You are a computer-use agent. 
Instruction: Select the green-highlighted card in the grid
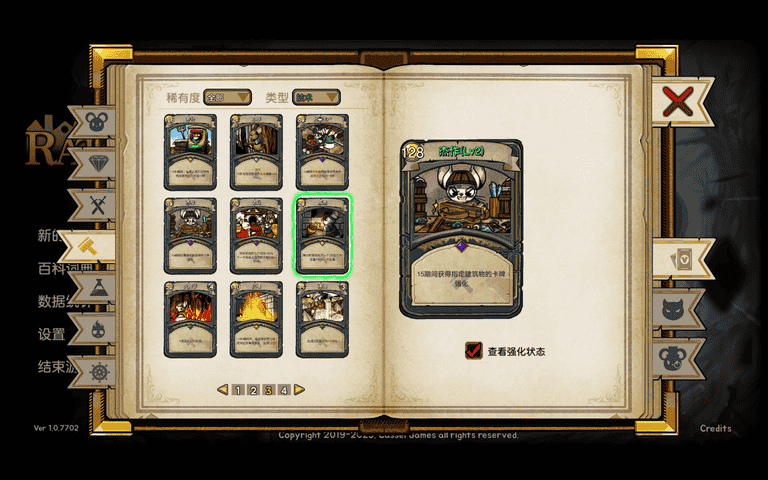pos(322,235)
